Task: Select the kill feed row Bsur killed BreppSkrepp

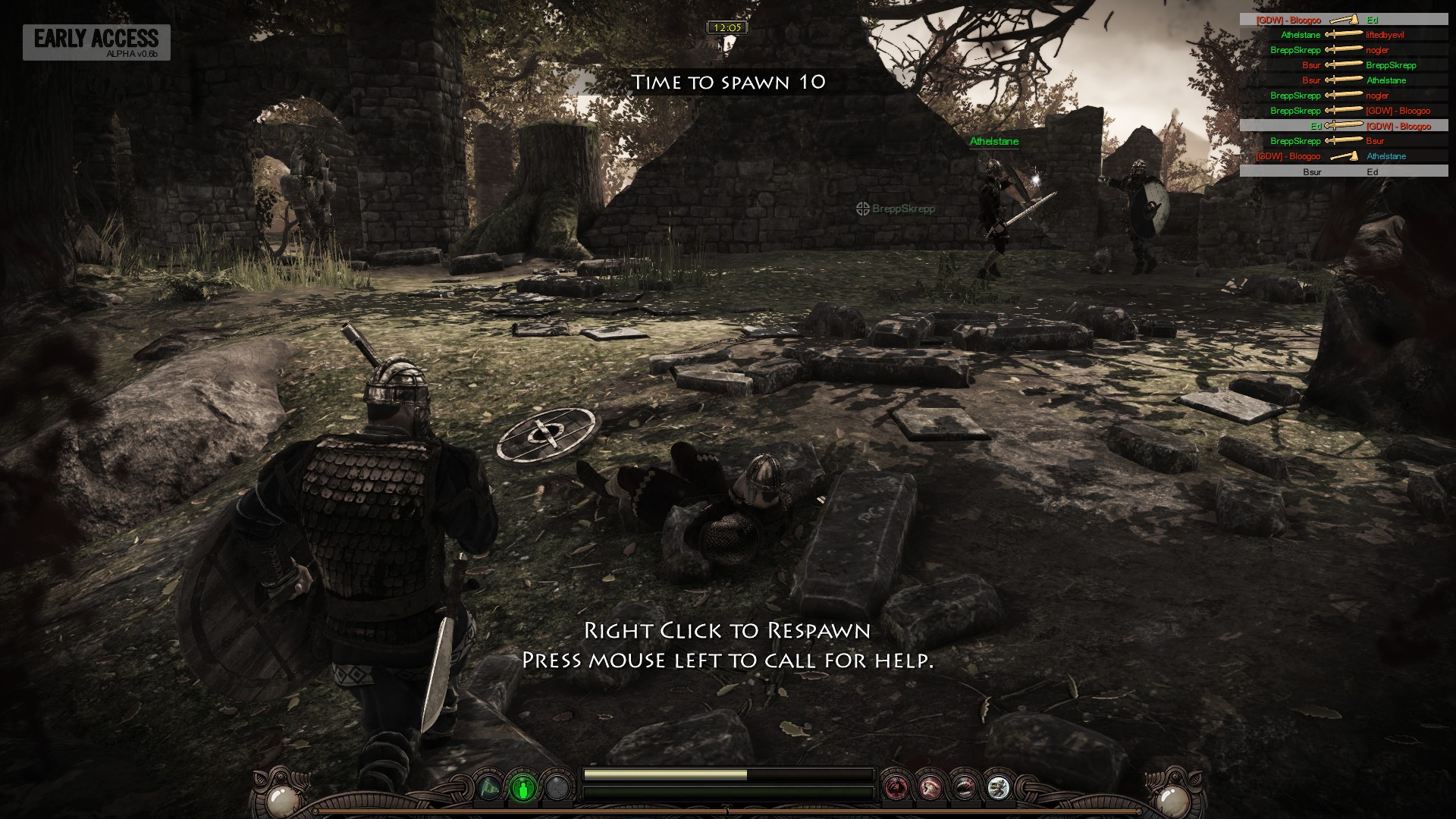Action: 1344,65
